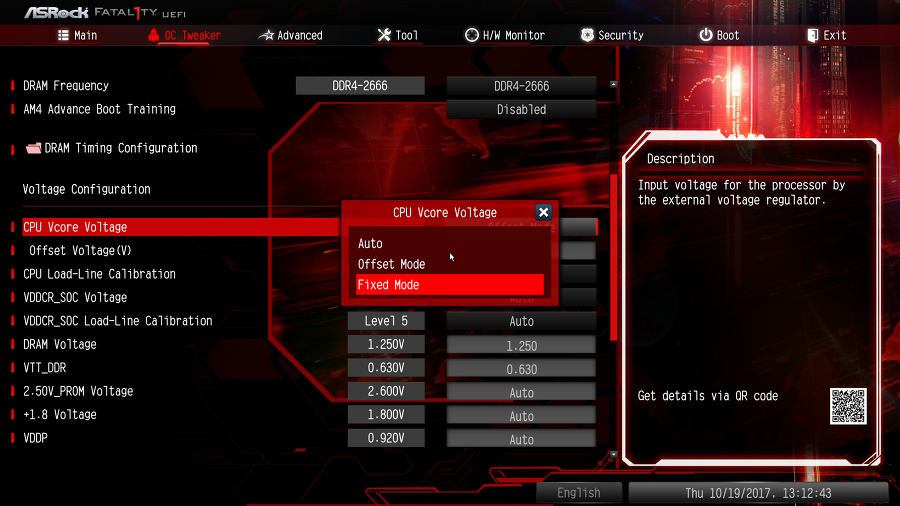Open the Exit tab
This screenshot has height=506, width=900.
pyautogui.click(x=826, y=35)
